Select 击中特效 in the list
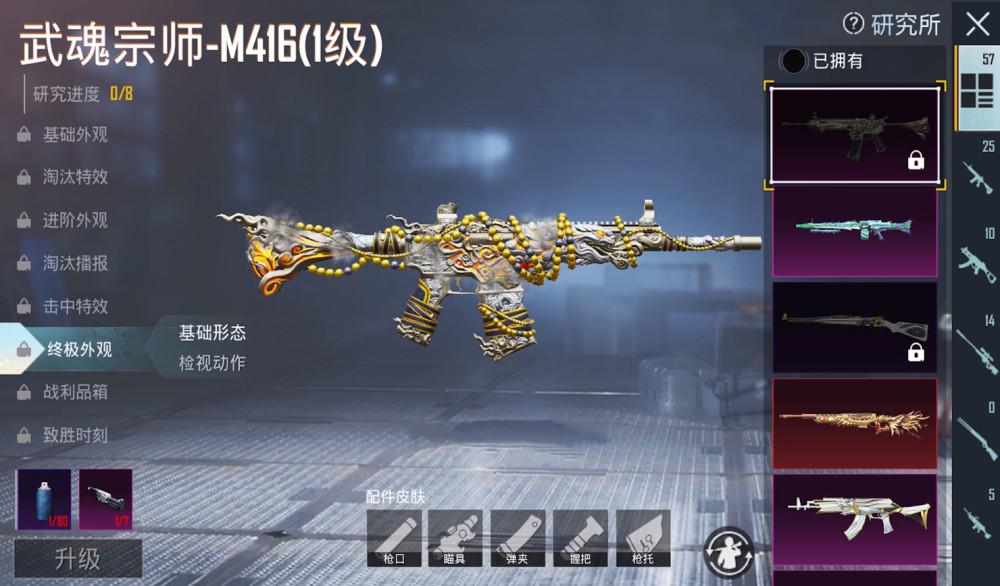 tap(74, 307)
